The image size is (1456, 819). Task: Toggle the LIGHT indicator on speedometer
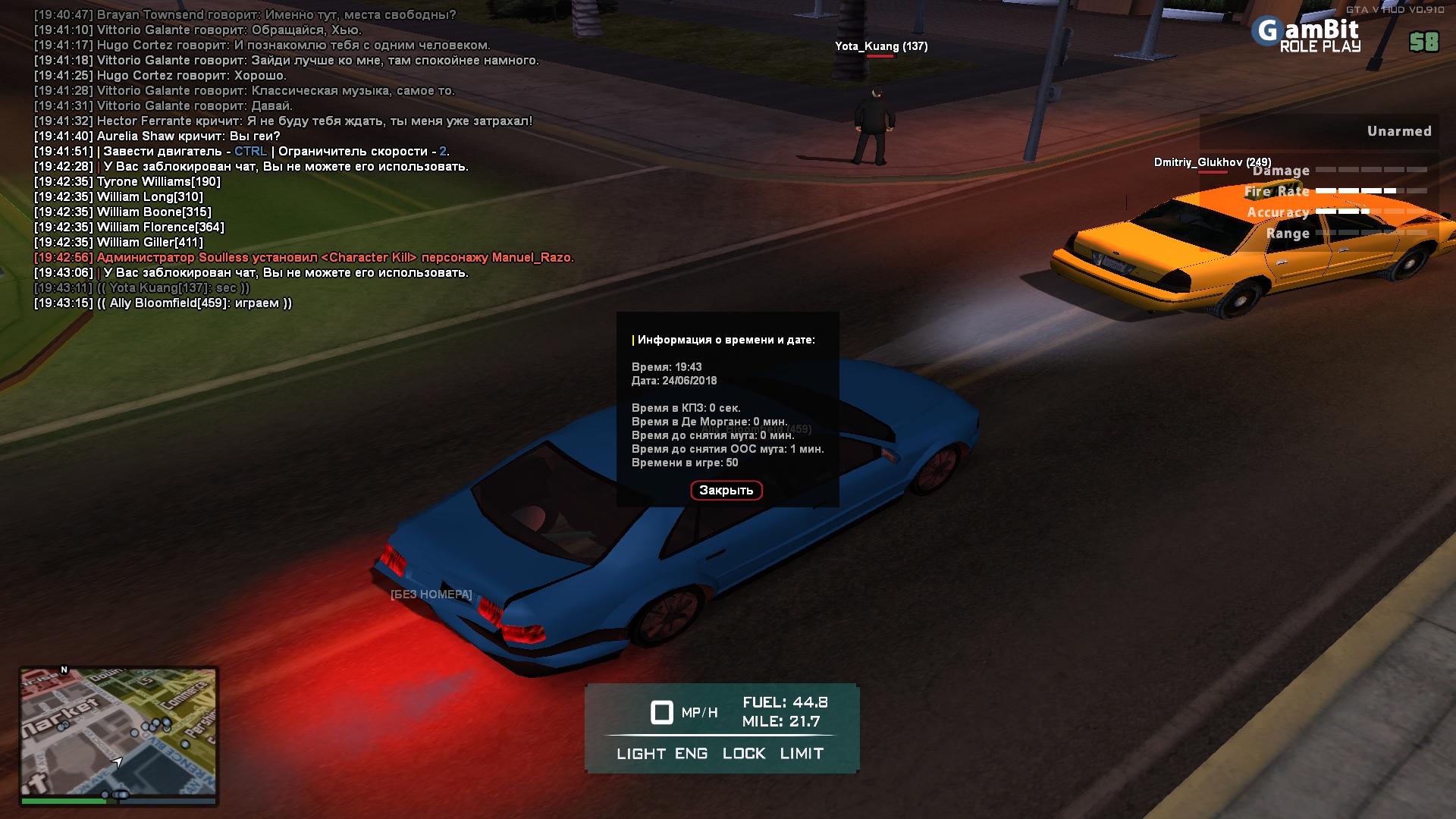click(641, 754)
